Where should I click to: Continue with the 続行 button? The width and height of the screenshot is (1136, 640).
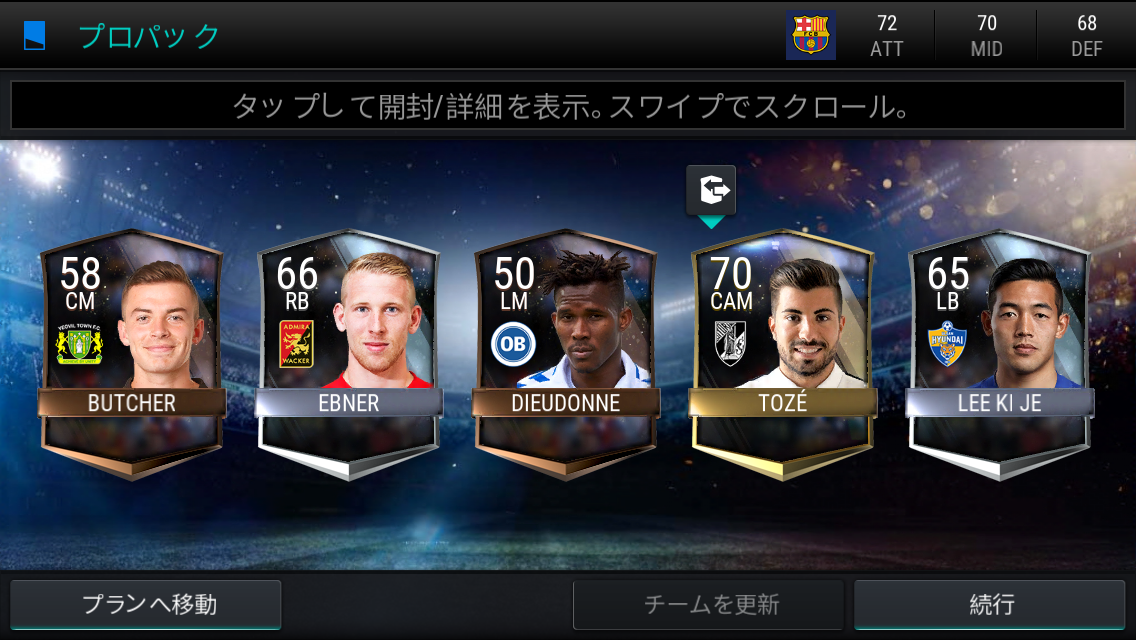point(992,604)
